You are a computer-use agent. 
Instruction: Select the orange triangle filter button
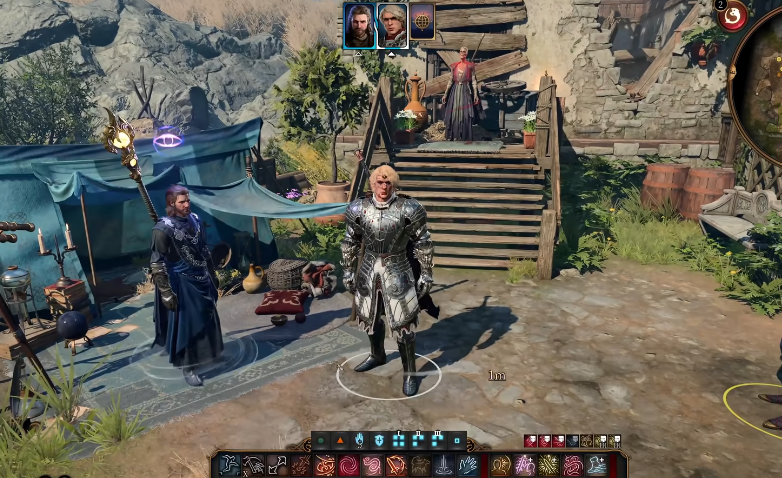tap(340, 440)
